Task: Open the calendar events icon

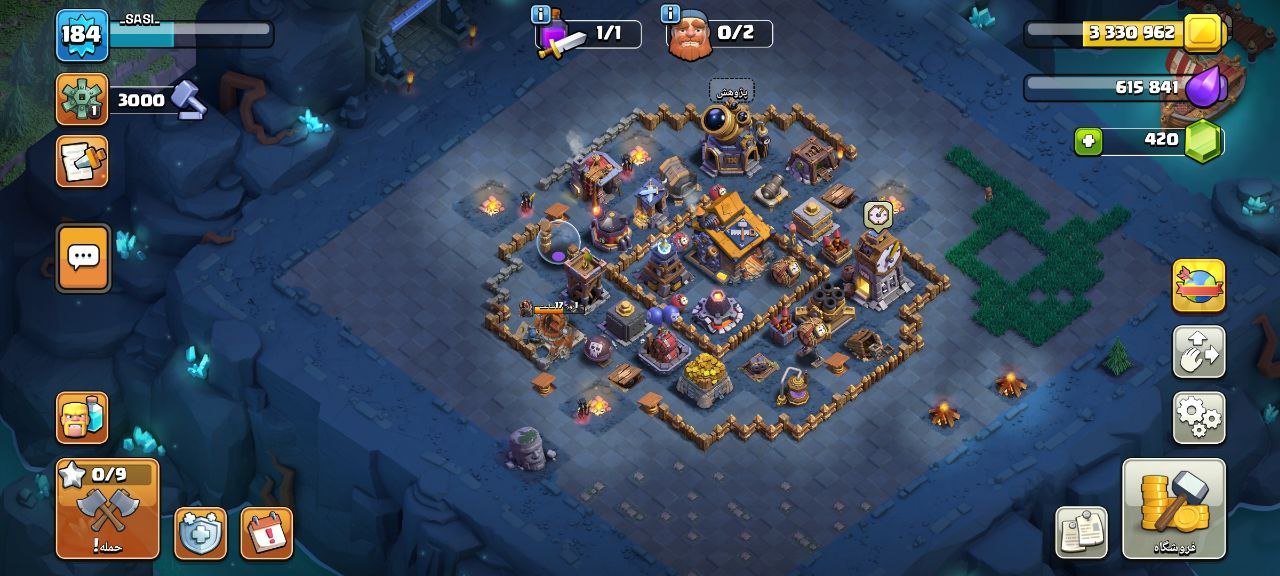Action: [267, 533]
